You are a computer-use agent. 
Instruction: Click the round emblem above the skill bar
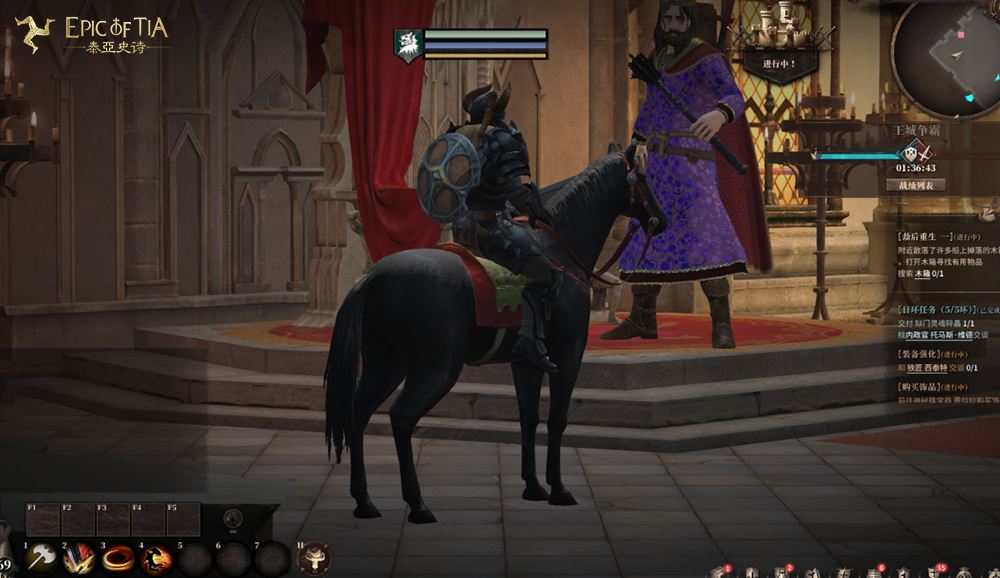tap(232, 517)
